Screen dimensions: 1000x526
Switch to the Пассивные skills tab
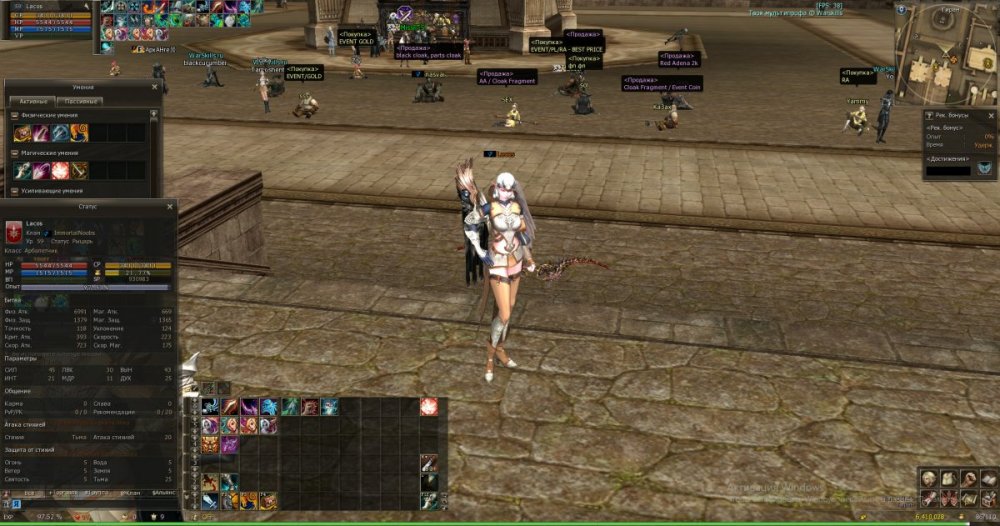pos(80,101)
